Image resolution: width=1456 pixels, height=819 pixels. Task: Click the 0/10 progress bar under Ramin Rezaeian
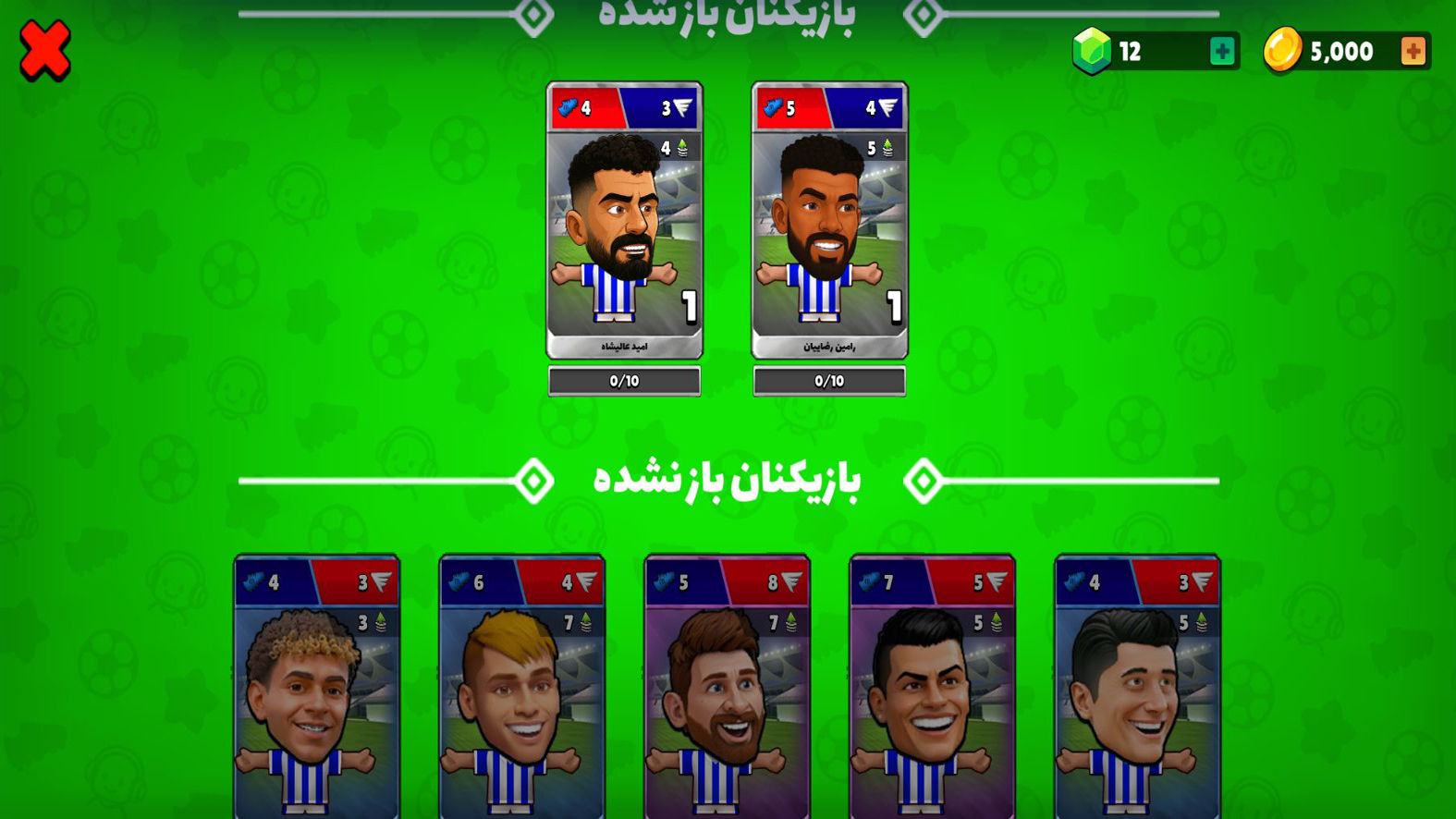828,380
